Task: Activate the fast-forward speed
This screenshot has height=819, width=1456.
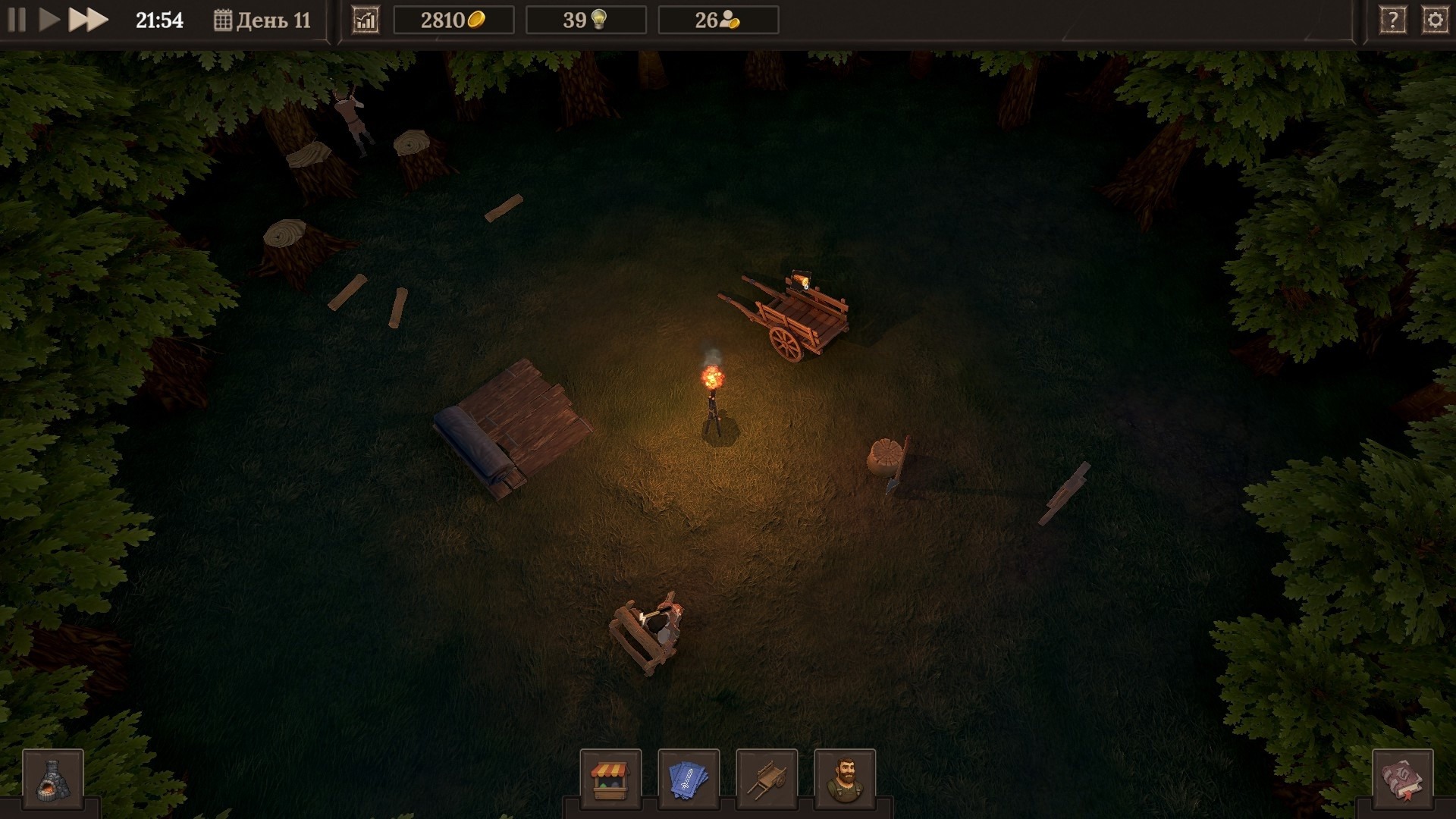Action: pyautogui.click(x=88, y=20)
